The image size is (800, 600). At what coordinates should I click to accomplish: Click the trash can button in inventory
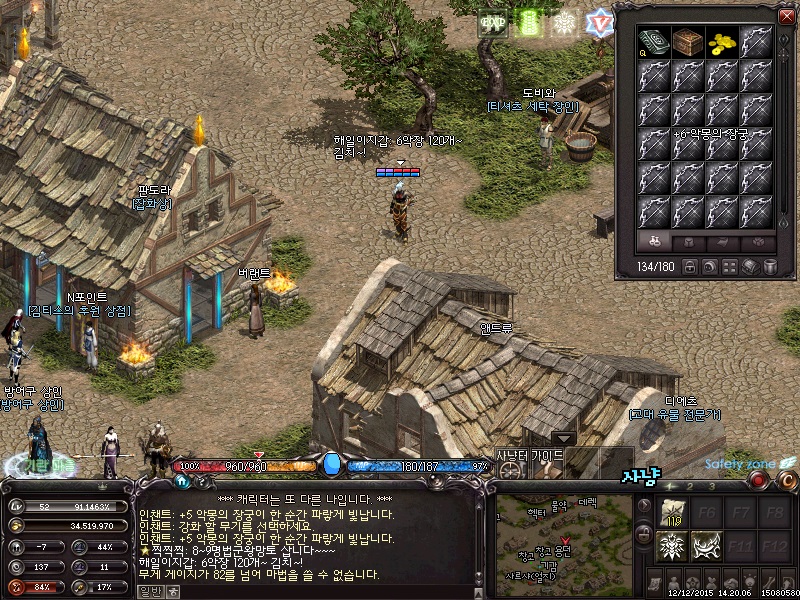click(770, 267)
